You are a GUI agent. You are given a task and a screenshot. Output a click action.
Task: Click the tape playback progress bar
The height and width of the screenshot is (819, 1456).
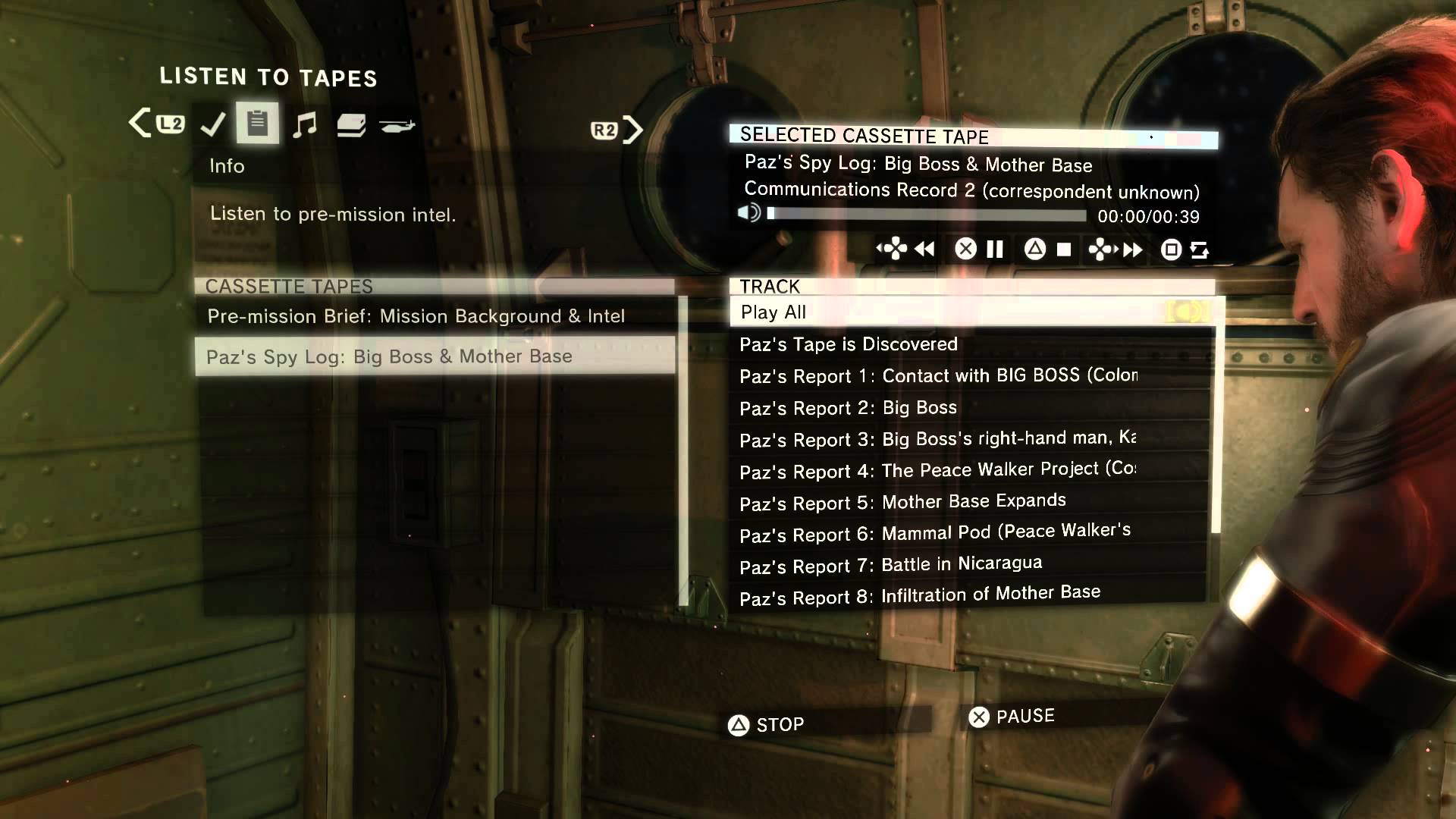pyautogui.click(x=927, y=215)
